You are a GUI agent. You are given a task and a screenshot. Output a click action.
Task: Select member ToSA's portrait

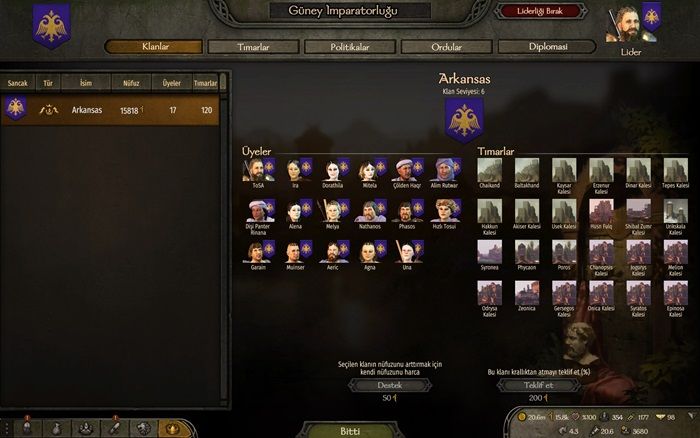tap(258, 171)
